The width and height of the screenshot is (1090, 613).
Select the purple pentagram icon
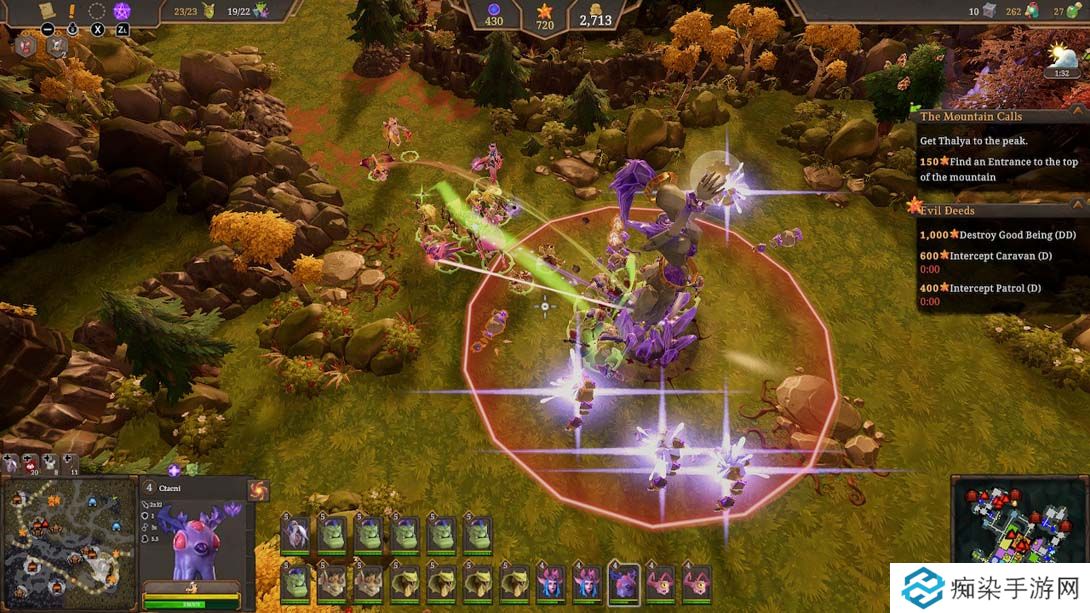coord(122,11)
